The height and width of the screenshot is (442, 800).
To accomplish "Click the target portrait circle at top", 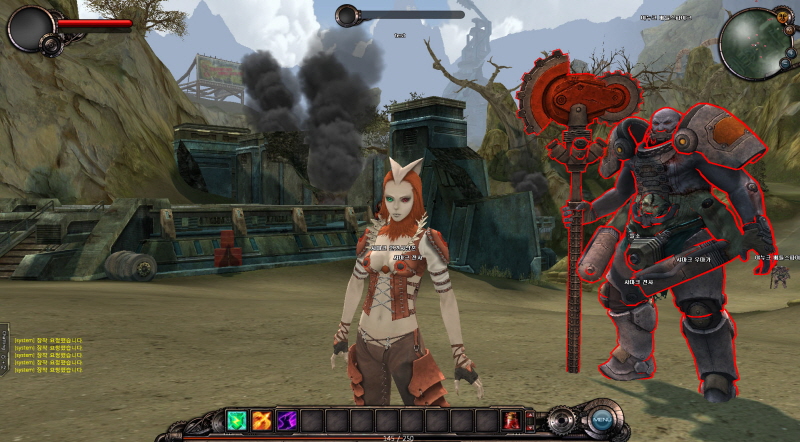I will pos(347,15).
